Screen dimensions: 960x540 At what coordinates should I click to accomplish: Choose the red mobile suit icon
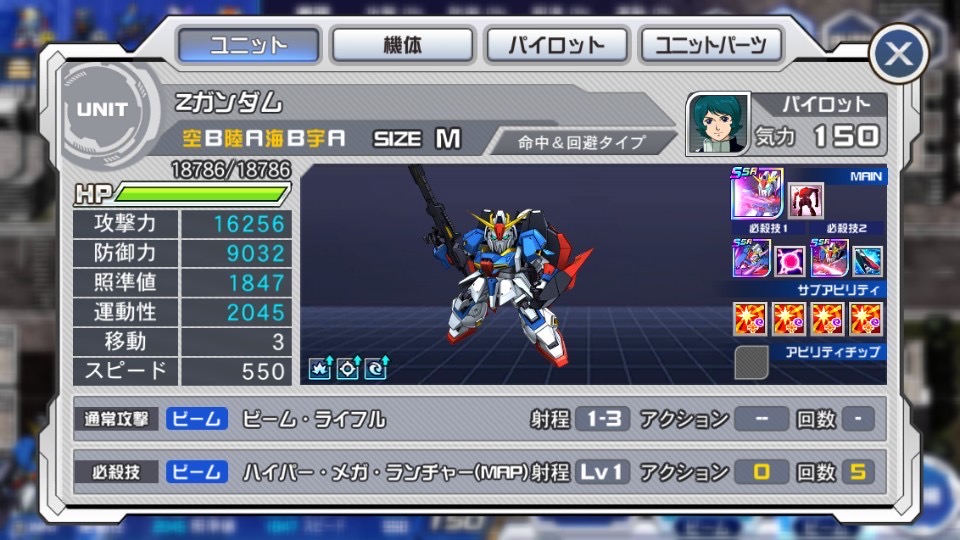pos(806,201)
